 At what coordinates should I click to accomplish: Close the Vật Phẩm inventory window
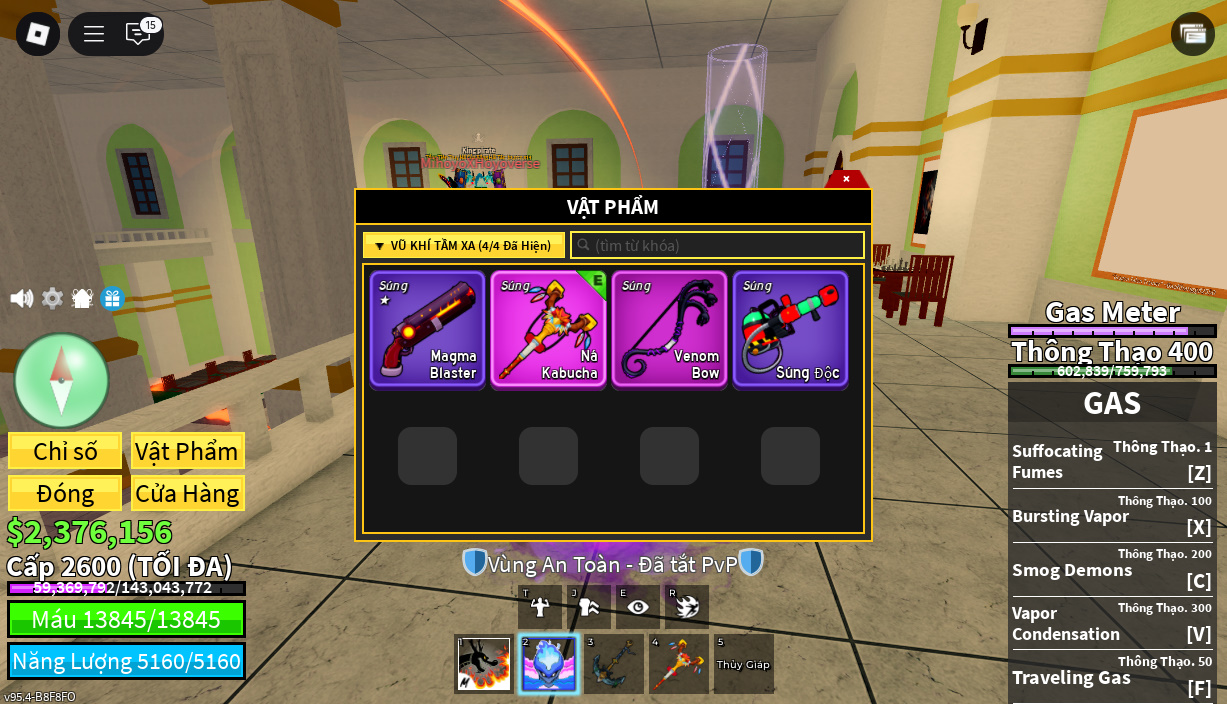846,179
